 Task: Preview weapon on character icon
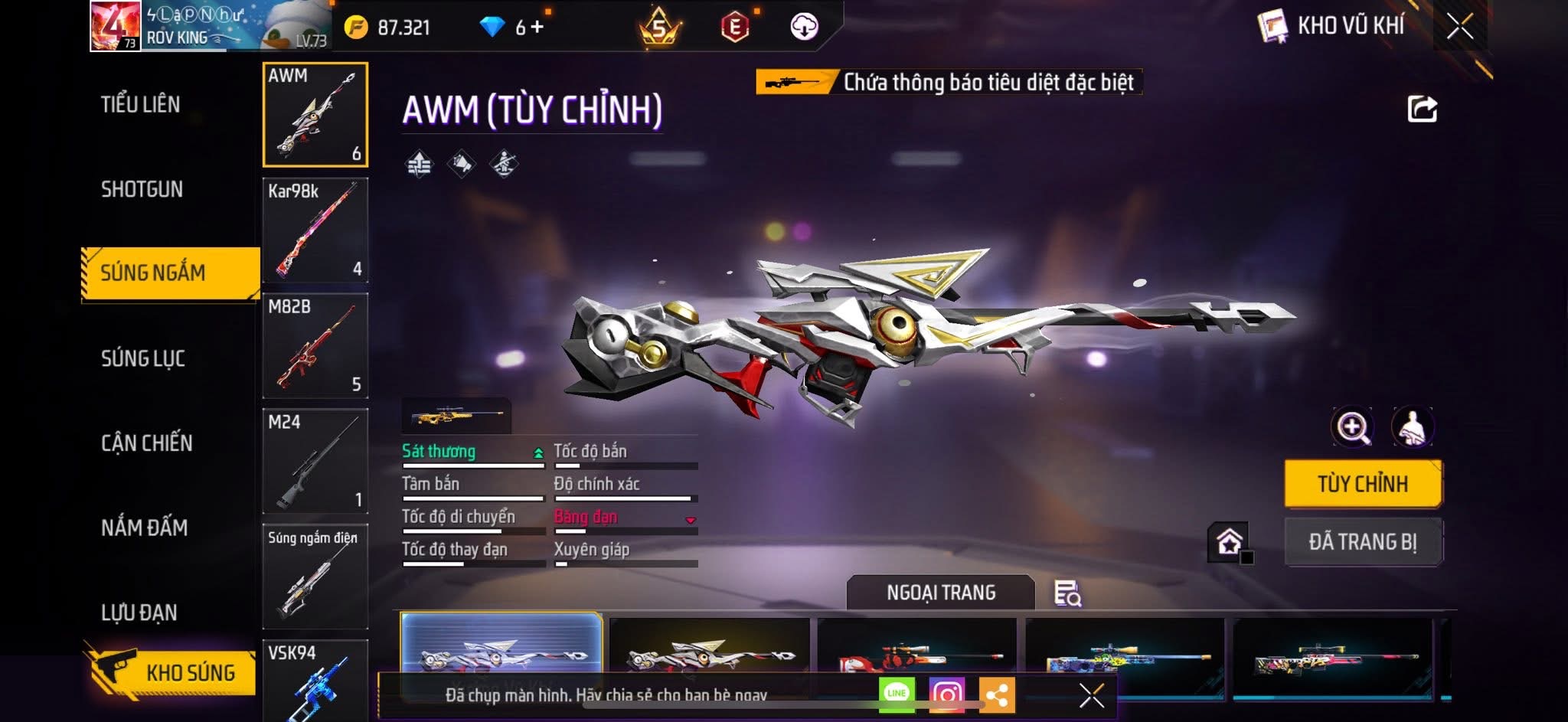click(x=1413, y=427)
